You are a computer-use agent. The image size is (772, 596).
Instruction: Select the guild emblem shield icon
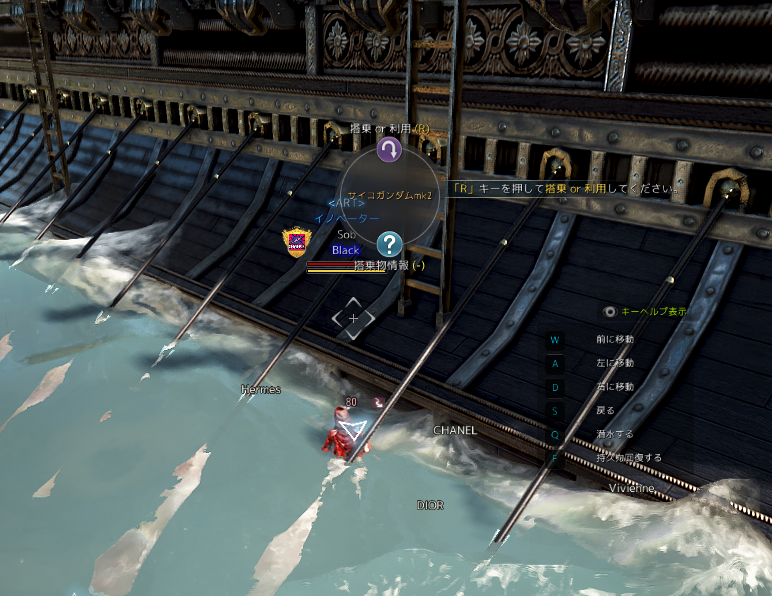pos(296,242)
